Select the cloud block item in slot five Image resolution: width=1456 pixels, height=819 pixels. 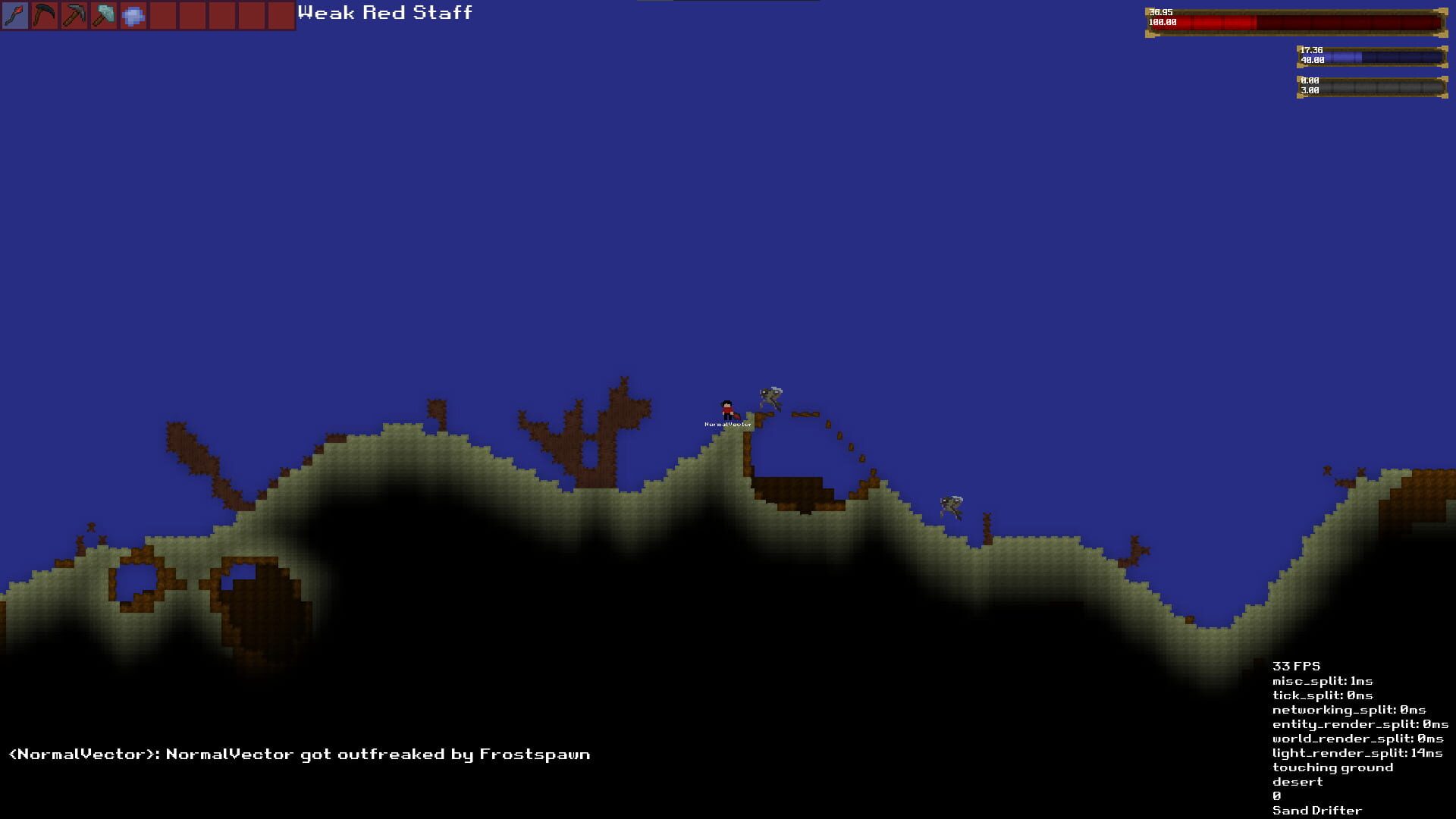click(133, 14)
